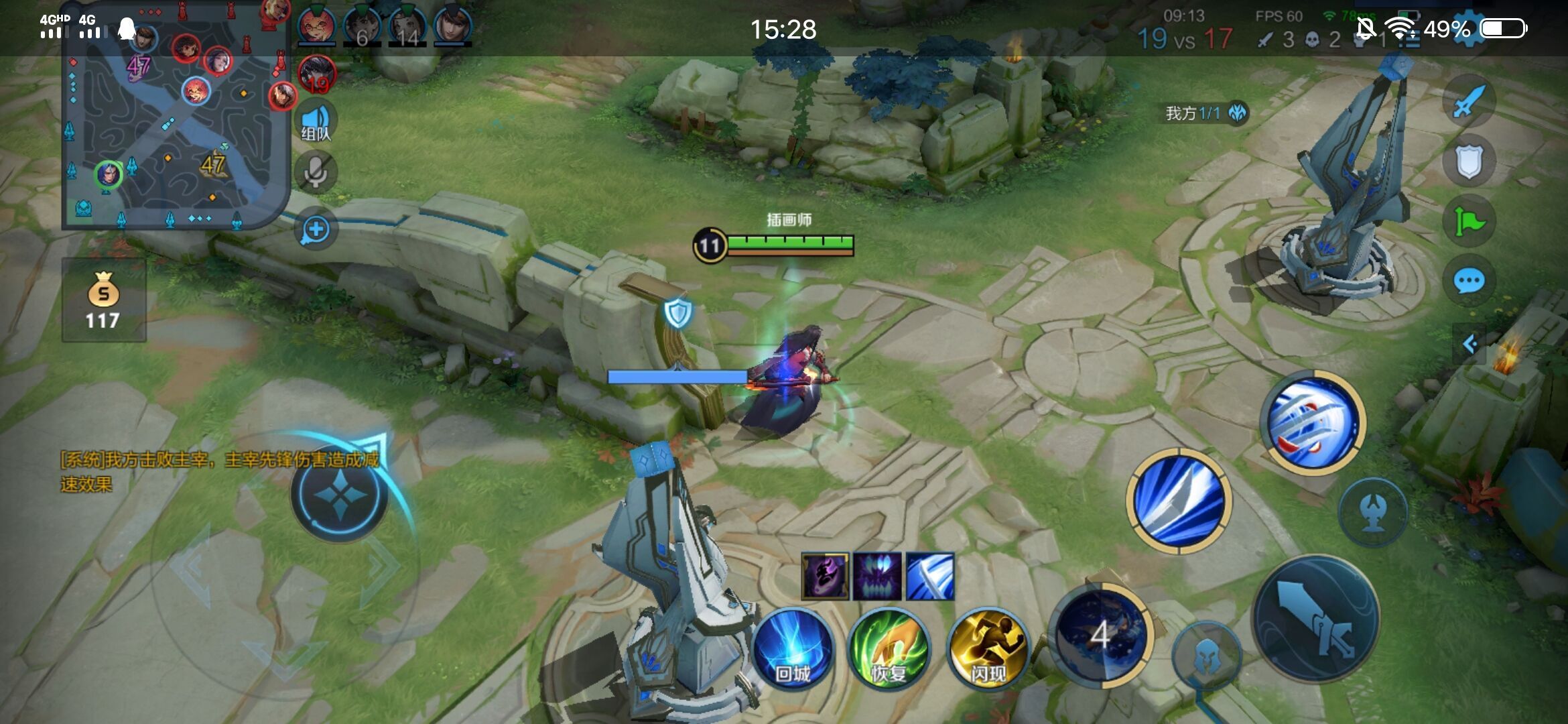
Task: Open the settings gear menu
Action: 1467,28
